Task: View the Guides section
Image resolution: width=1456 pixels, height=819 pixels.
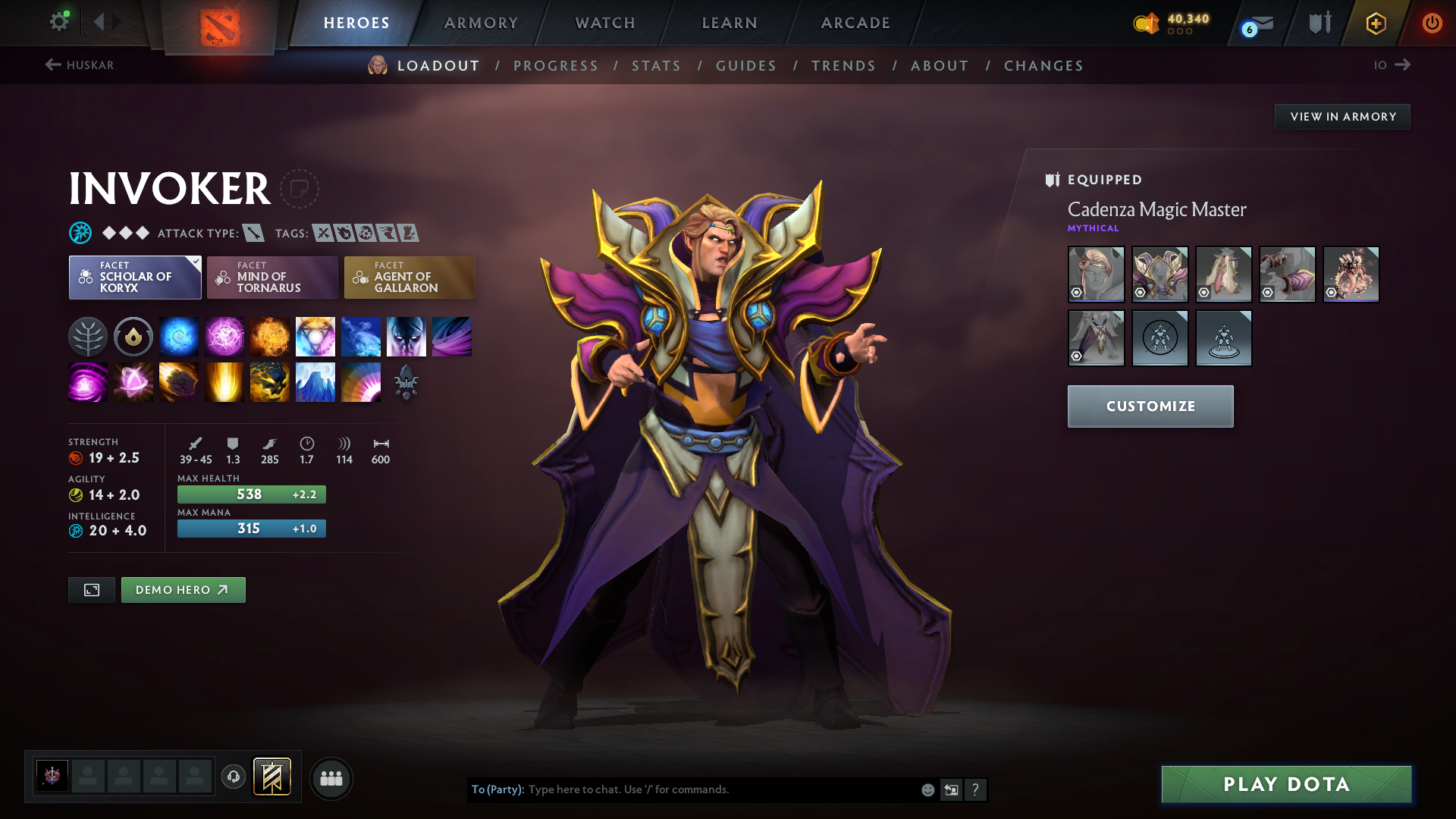Action: click(746, 66)
